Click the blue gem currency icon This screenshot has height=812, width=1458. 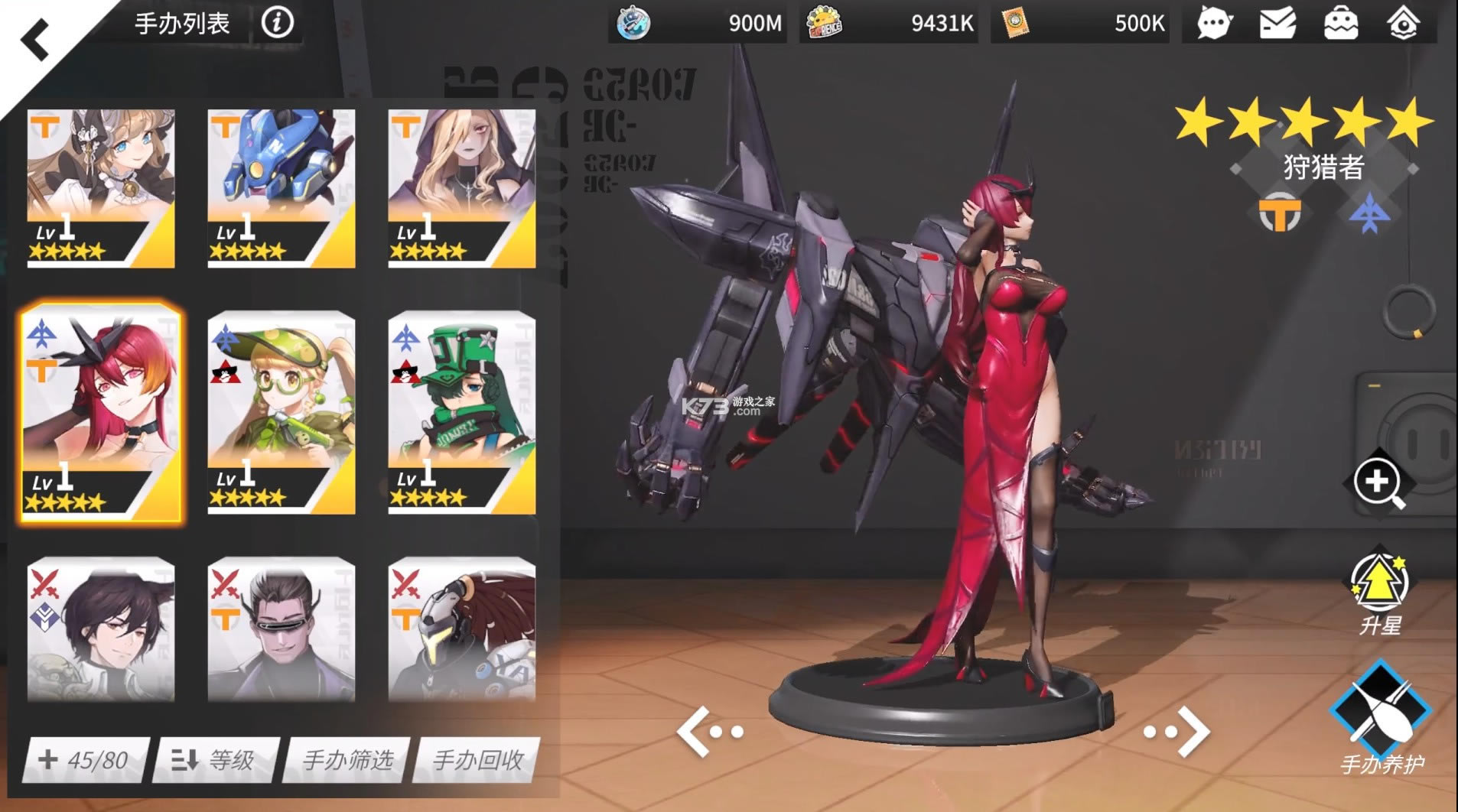(632, 23)
